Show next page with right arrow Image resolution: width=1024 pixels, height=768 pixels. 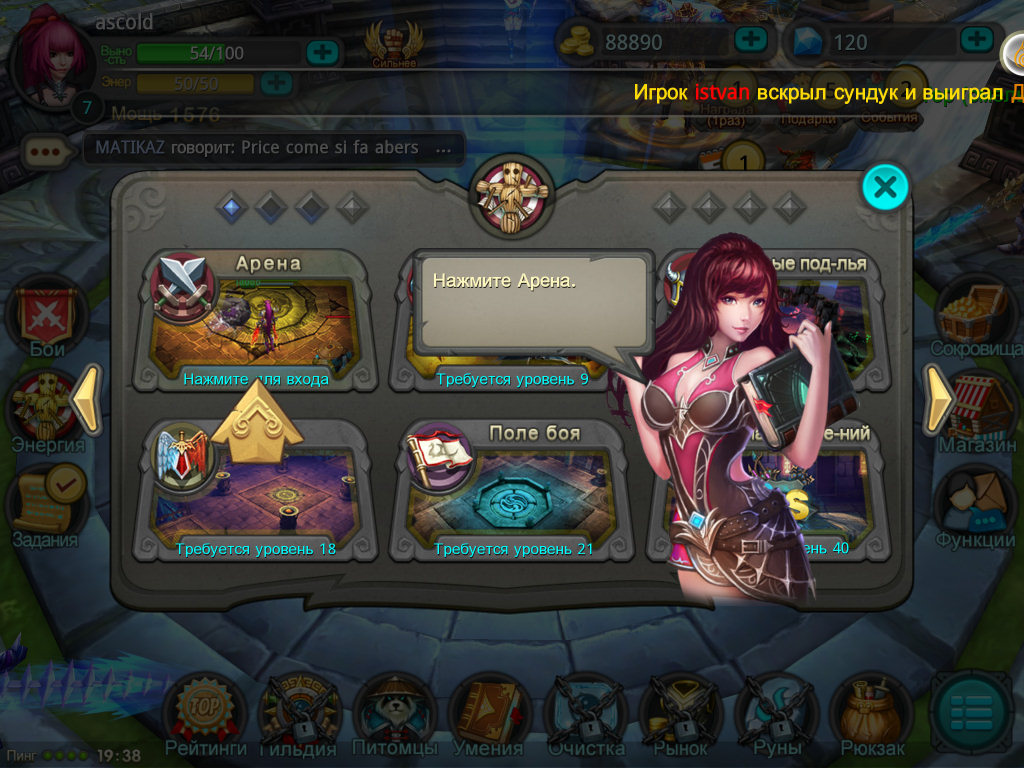click(x=940, y=400)
